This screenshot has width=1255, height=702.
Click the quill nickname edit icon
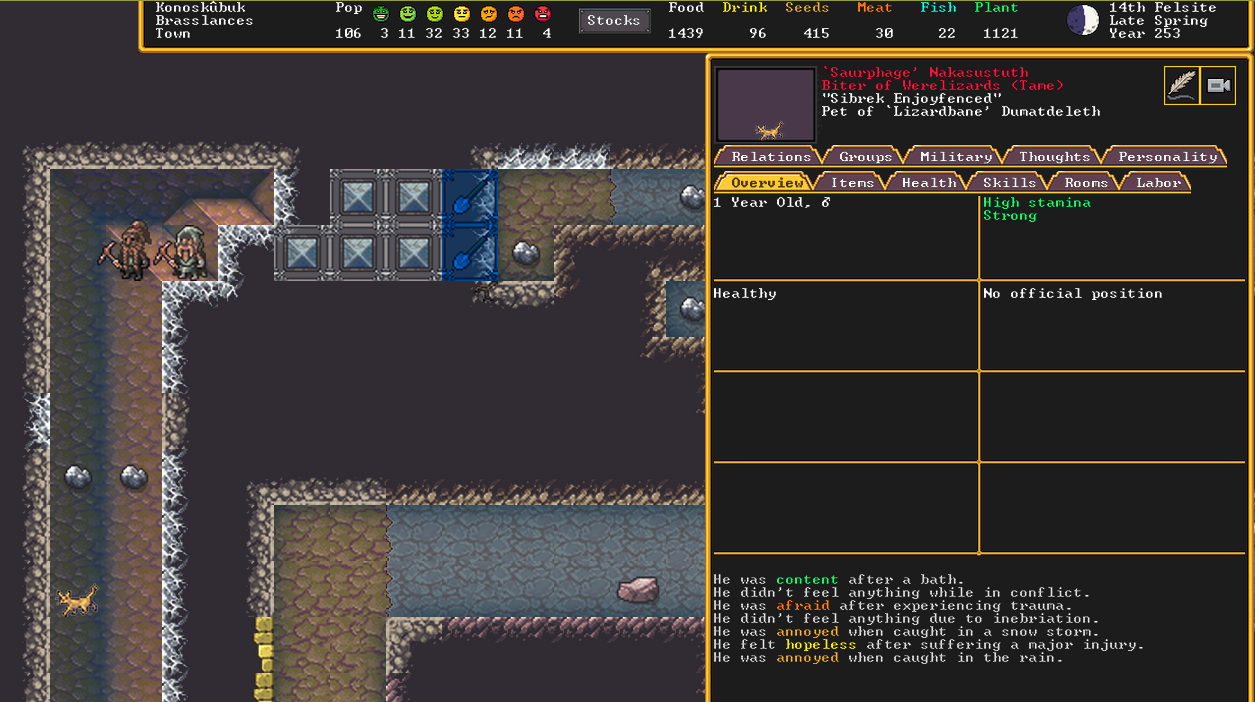[1181, 86]
